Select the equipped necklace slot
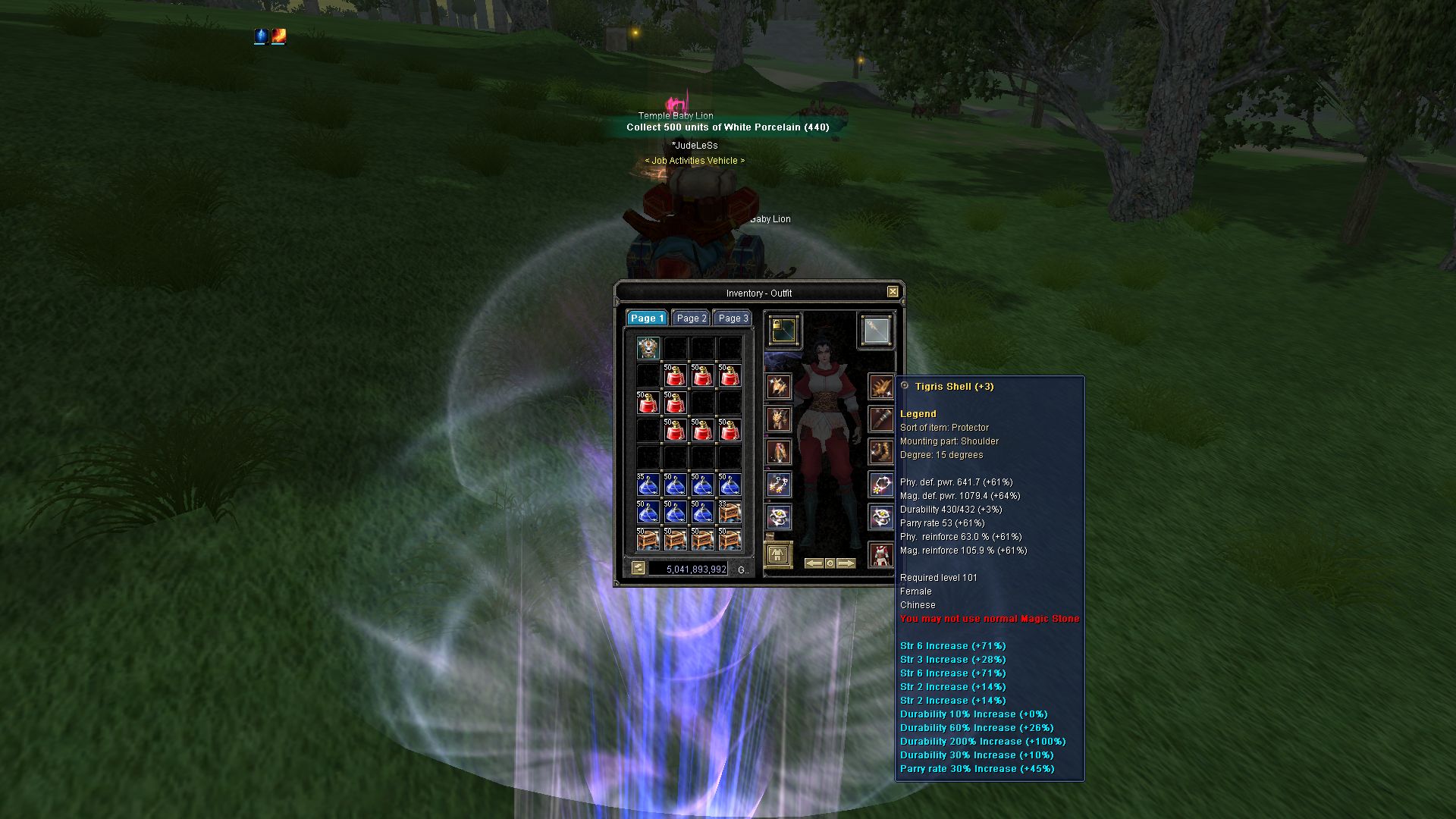1456x819 pixels. 881,484
